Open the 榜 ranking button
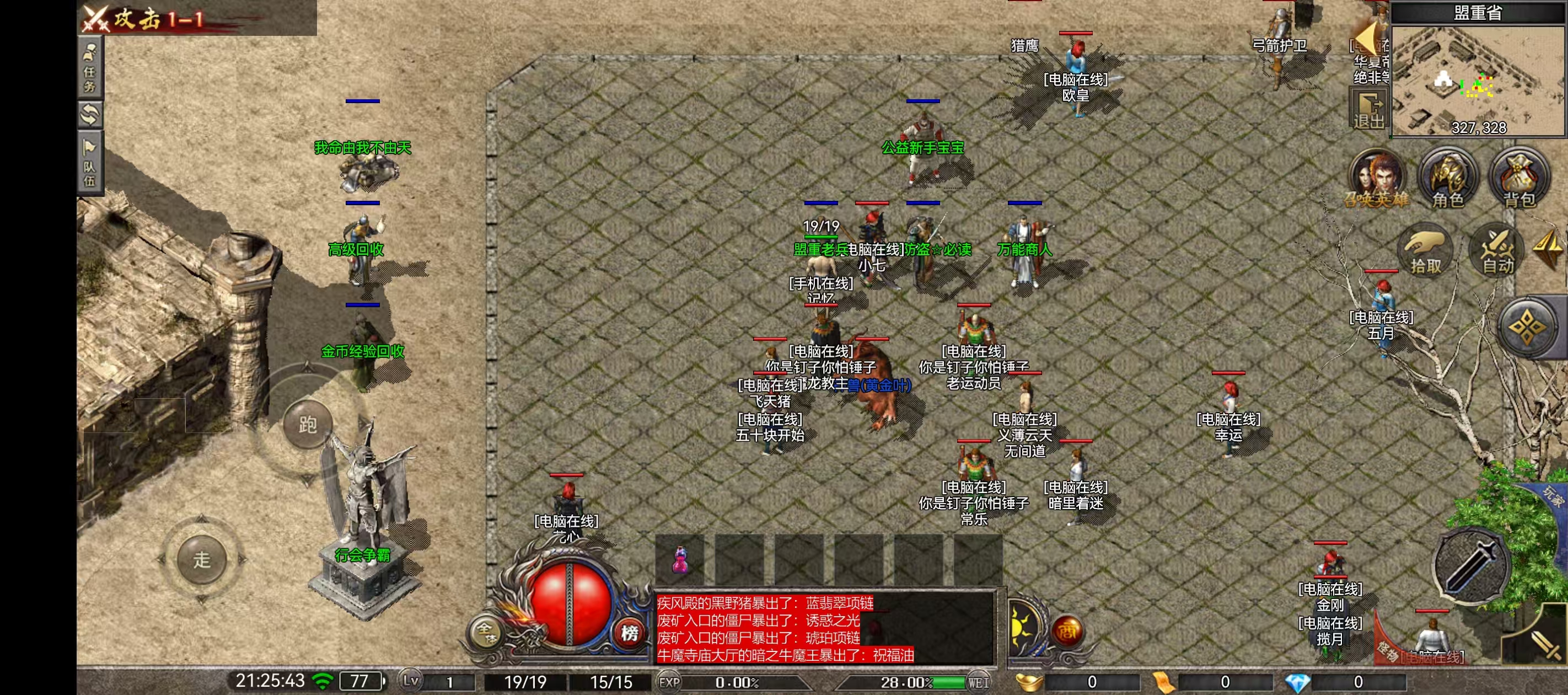The width and height of the screenshot is (1568, 695). click(629, 633)
